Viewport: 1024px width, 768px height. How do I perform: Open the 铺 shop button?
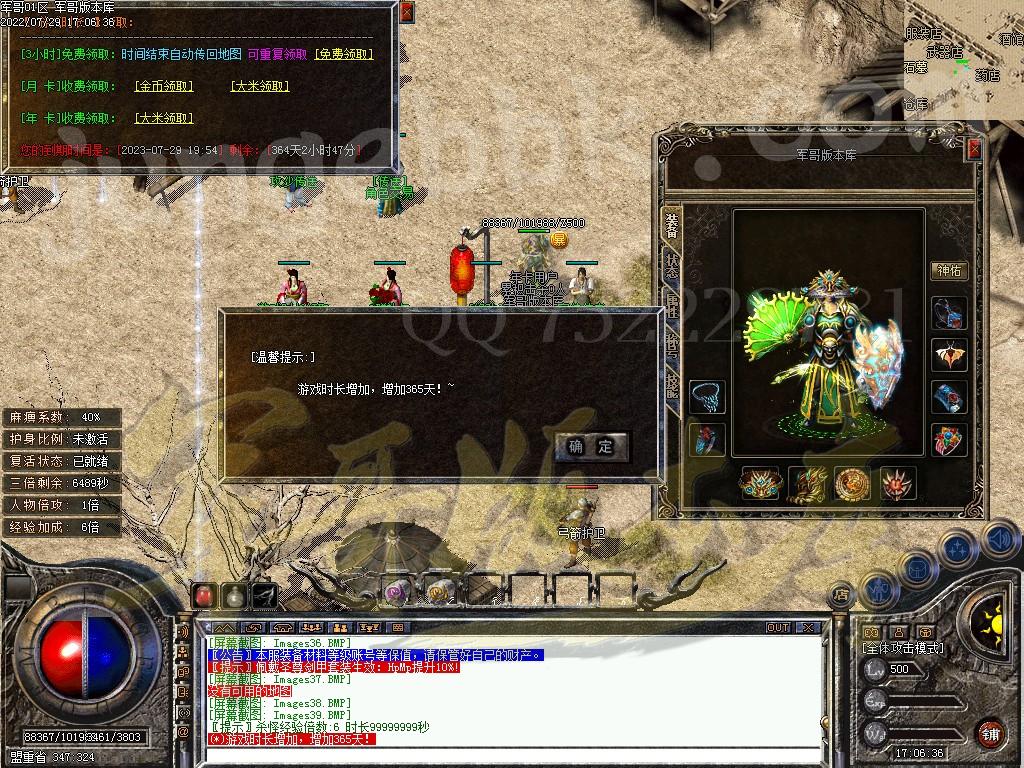point(989,733)
